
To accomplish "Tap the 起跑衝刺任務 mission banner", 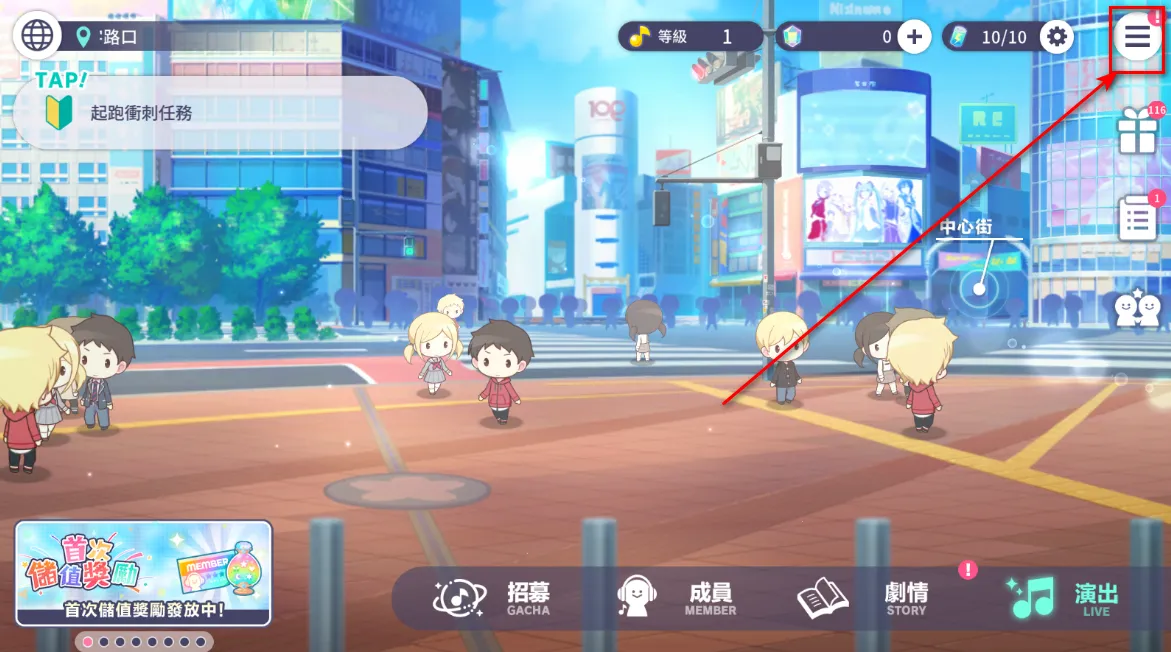I will click(x=220, y=113).
